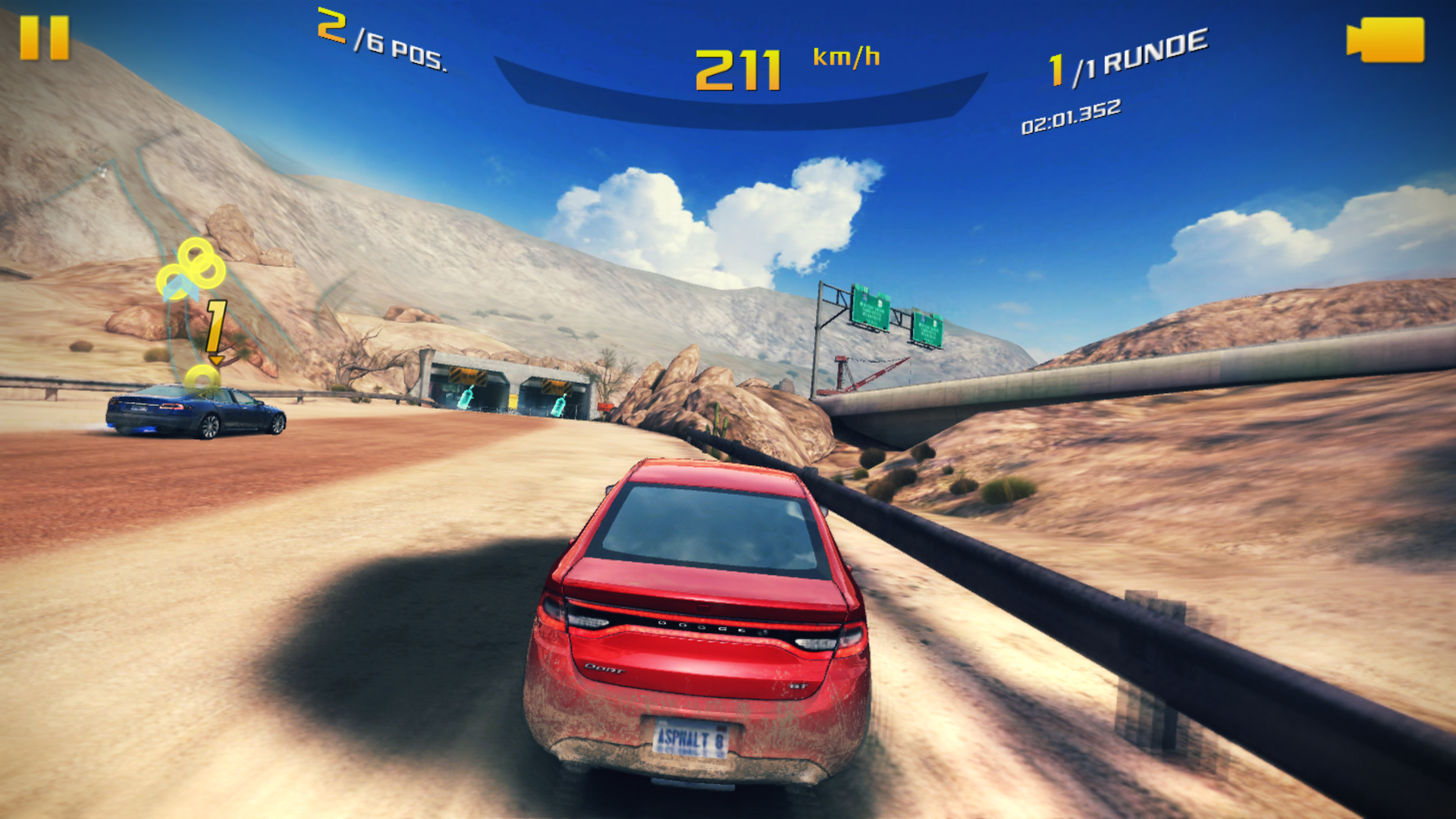
Task: Switch camera view with the camera icon
Action: [x=1385, y=40]
